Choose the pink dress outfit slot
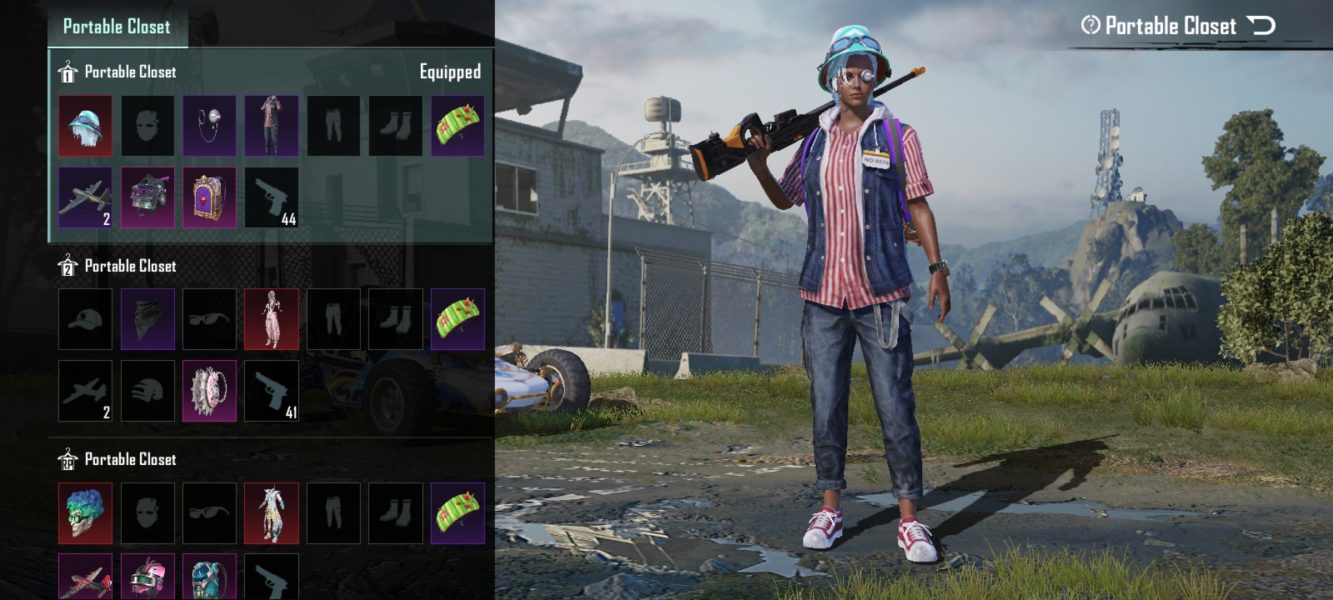 coord(271,319)
